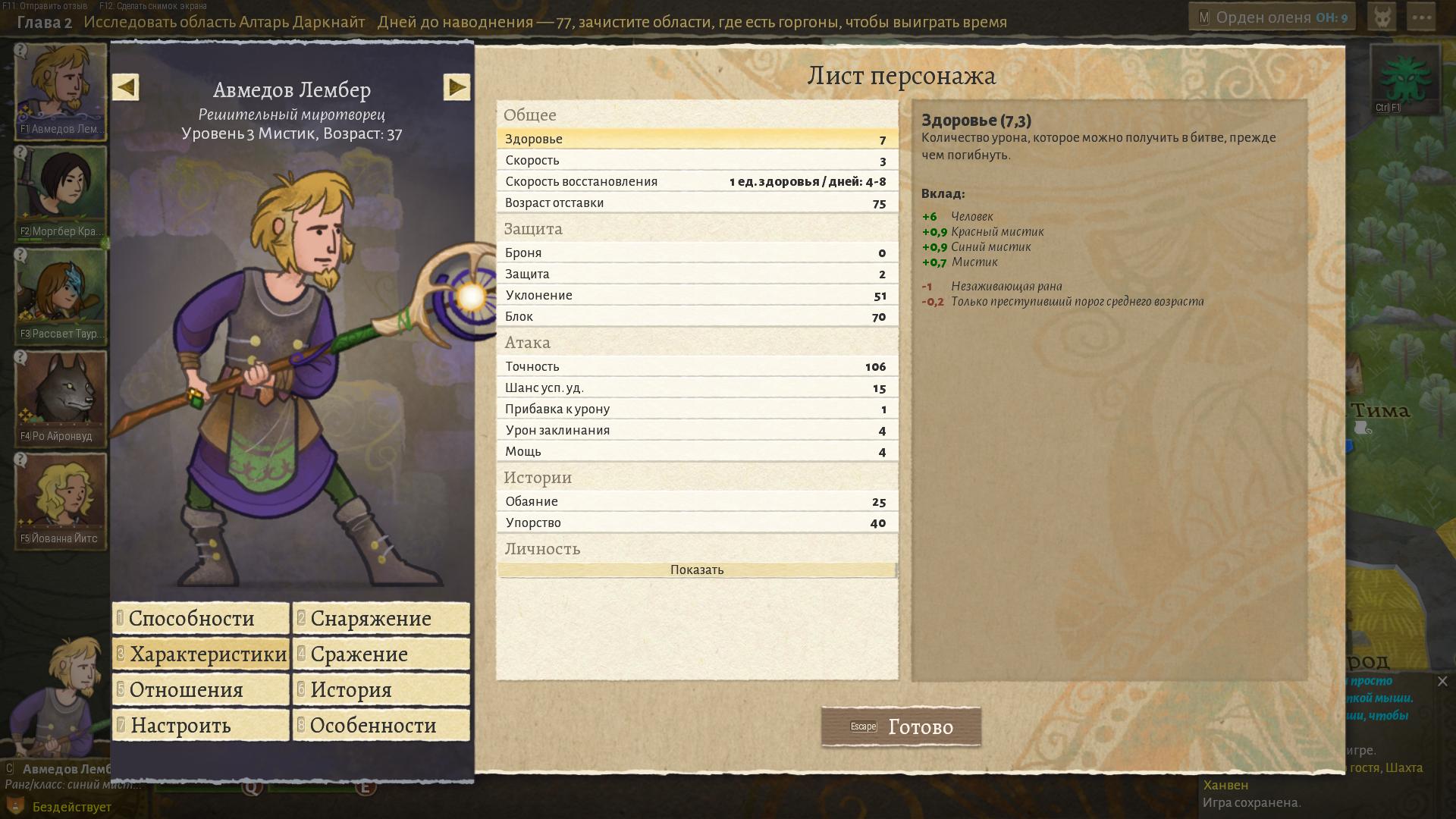
Task: Open the Способности tab
Action: 201,618
